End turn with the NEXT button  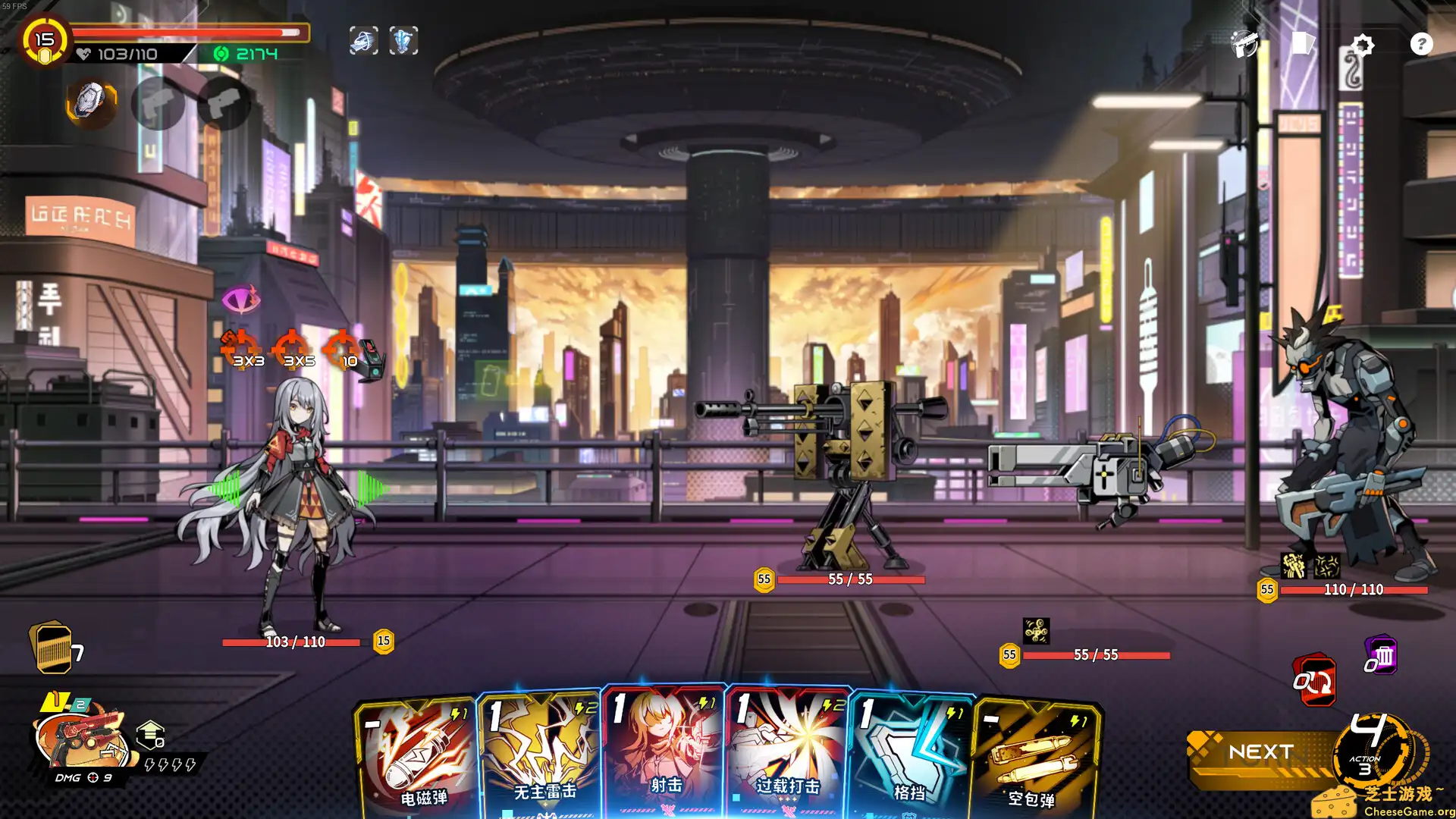tap(1260, 752)
